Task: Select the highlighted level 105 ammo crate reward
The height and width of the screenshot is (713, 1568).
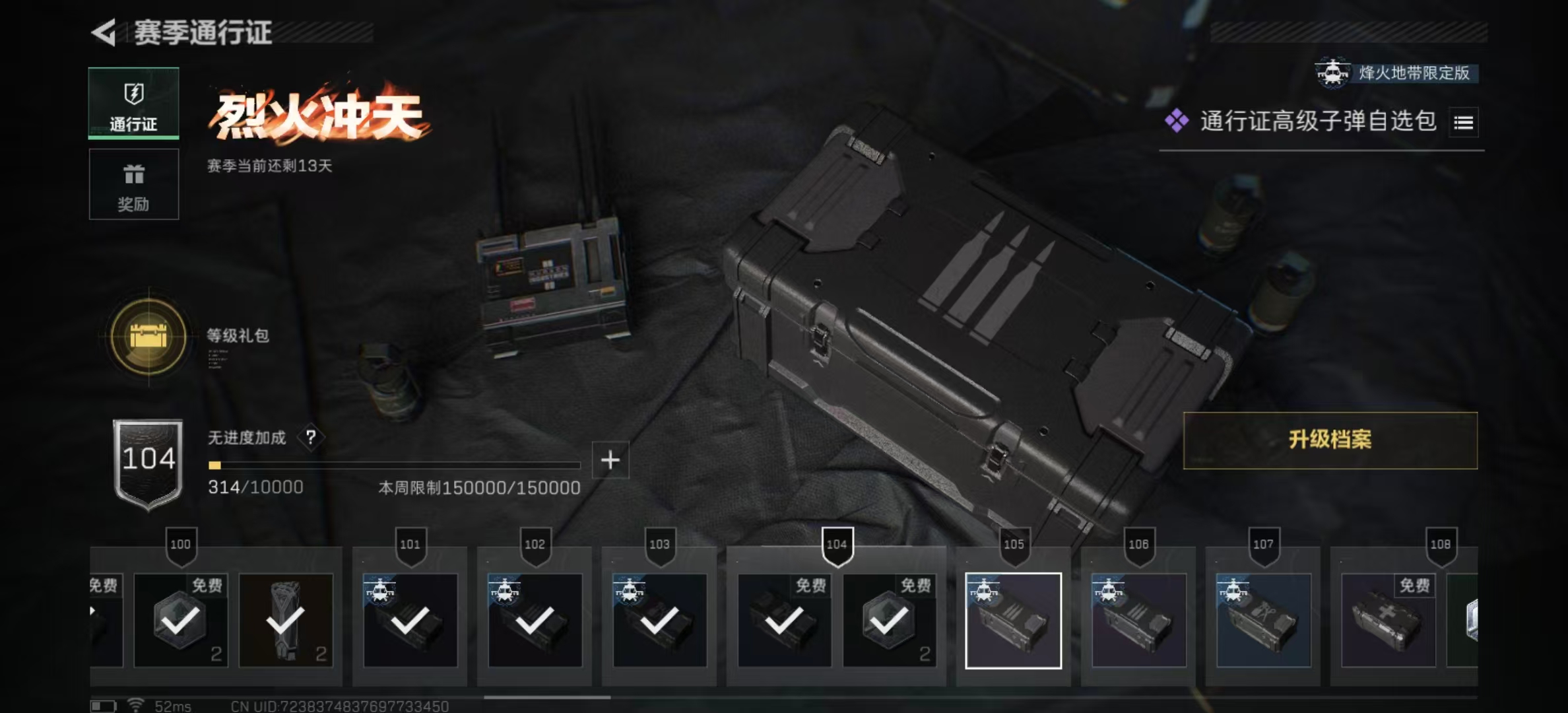Action: point(1013,621)
